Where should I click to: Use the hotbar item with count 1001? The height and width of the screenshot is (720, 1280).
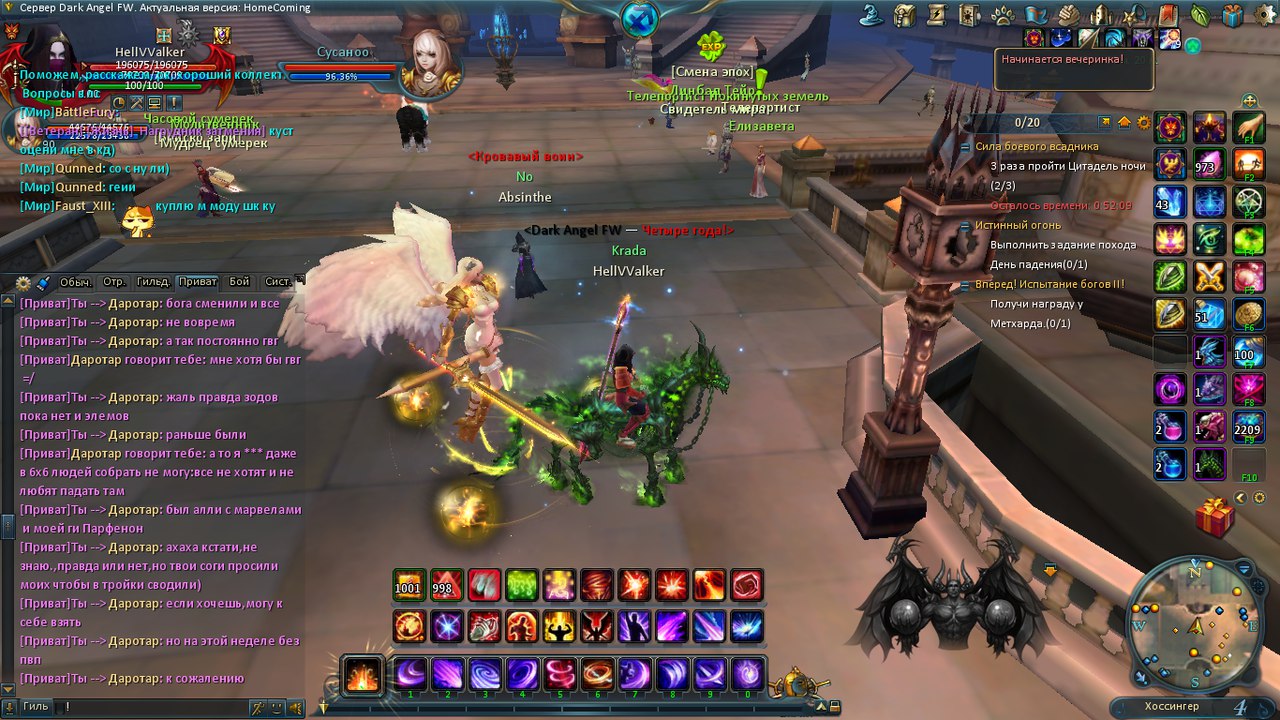(408, 585)
